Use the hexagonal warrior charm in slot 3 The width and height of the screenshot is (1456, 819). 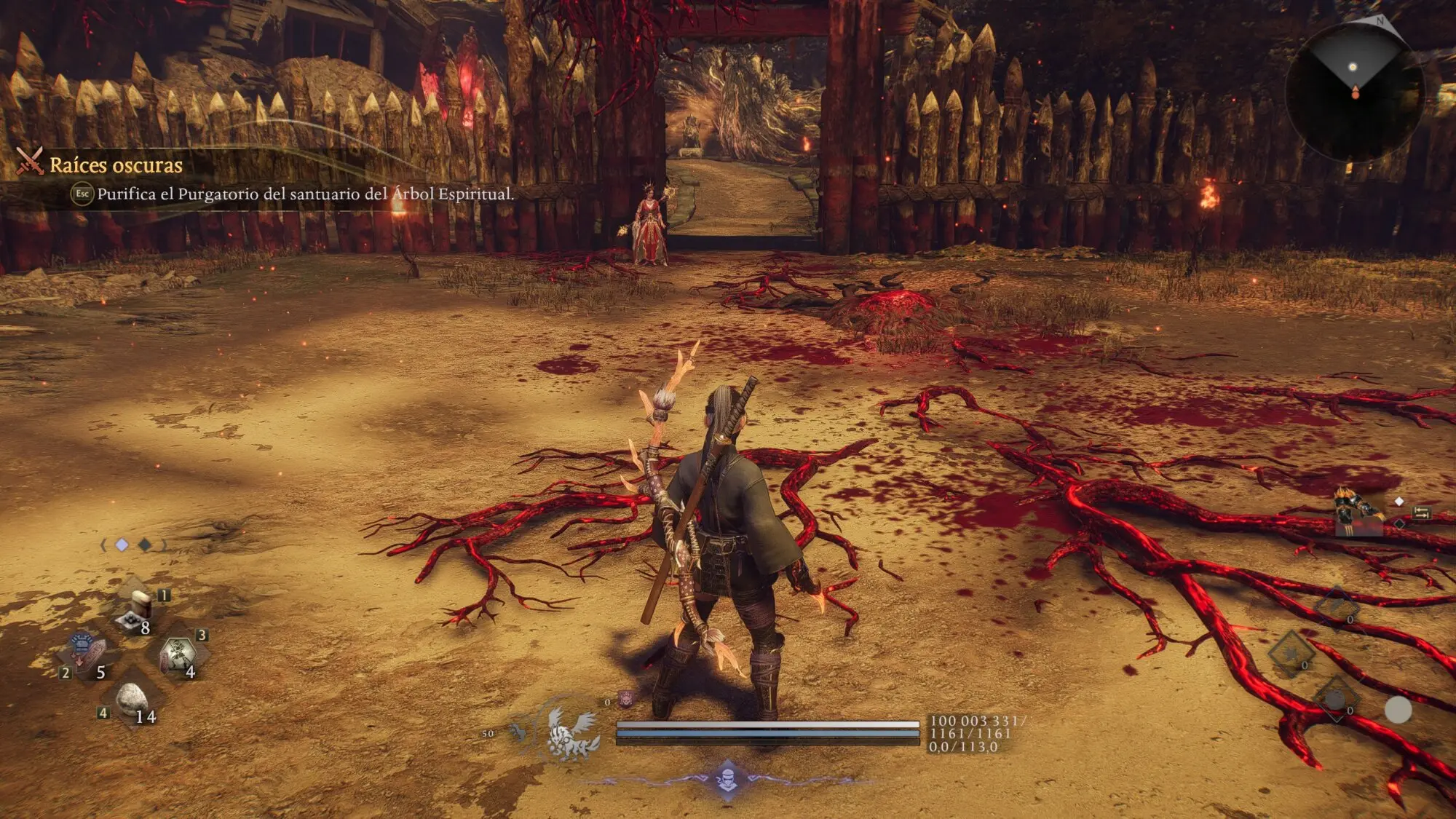tap(179, 653)
